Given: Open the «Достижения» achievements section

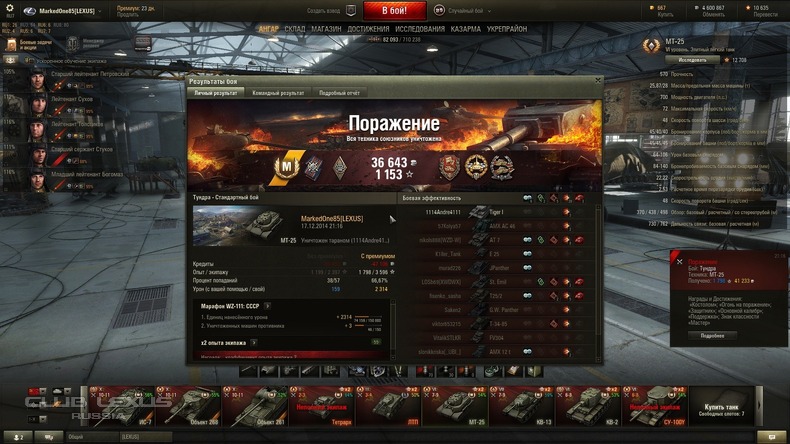Looking at the screenshot, I should coord(368,29).
